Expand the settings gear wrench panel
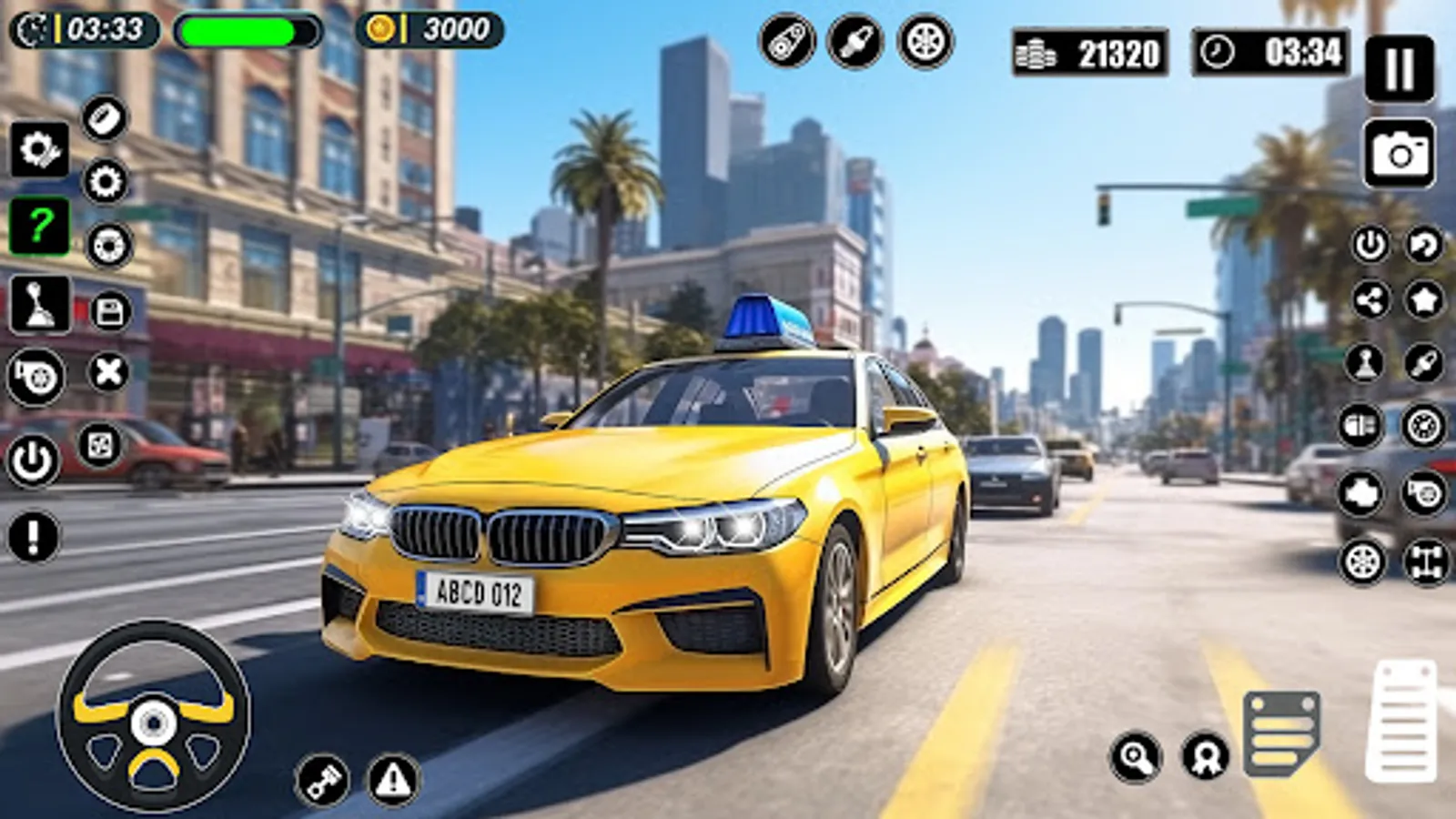This screenshot has width=1456, height=819. tap(39, 148)
